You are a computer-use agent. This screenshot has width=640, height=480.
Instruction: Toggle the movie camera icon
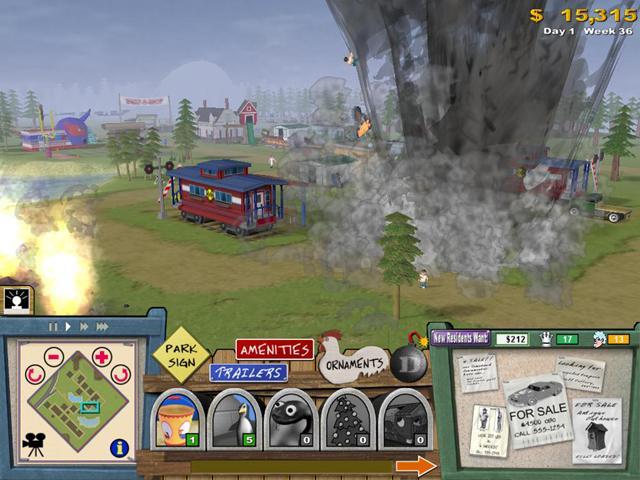[x=35, y=446]
